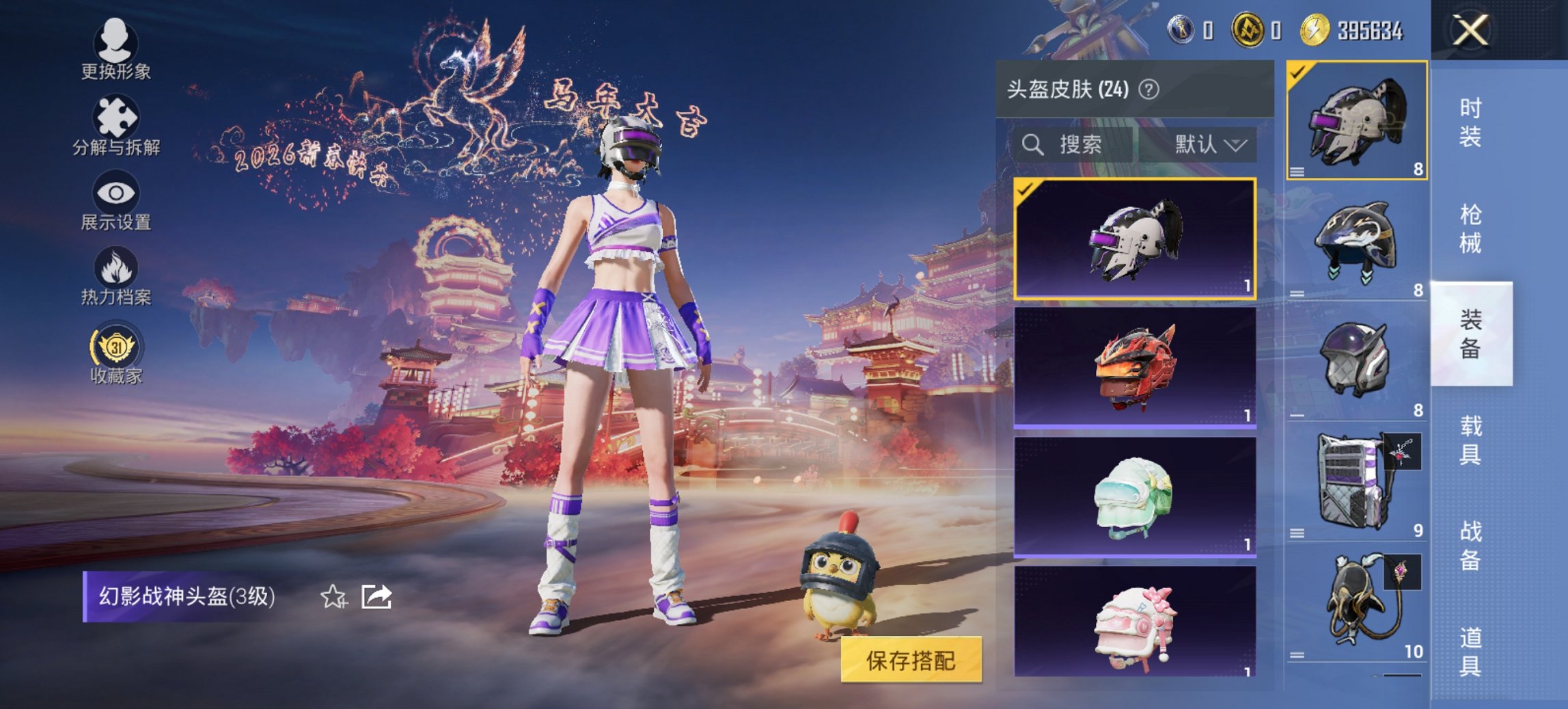Open 展示设置 display settings
Screen dimensions: 1568x709
(x=116, y=202)
